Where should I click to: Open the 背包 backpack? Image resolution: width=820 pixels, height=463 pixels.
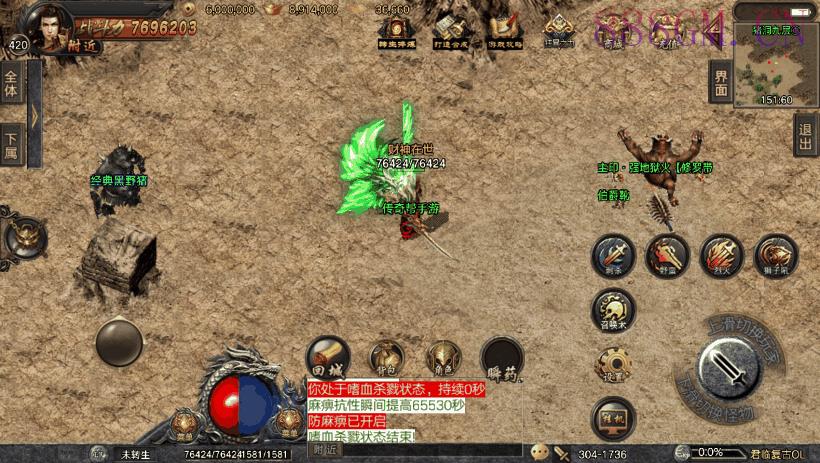[x=386, y=357]
